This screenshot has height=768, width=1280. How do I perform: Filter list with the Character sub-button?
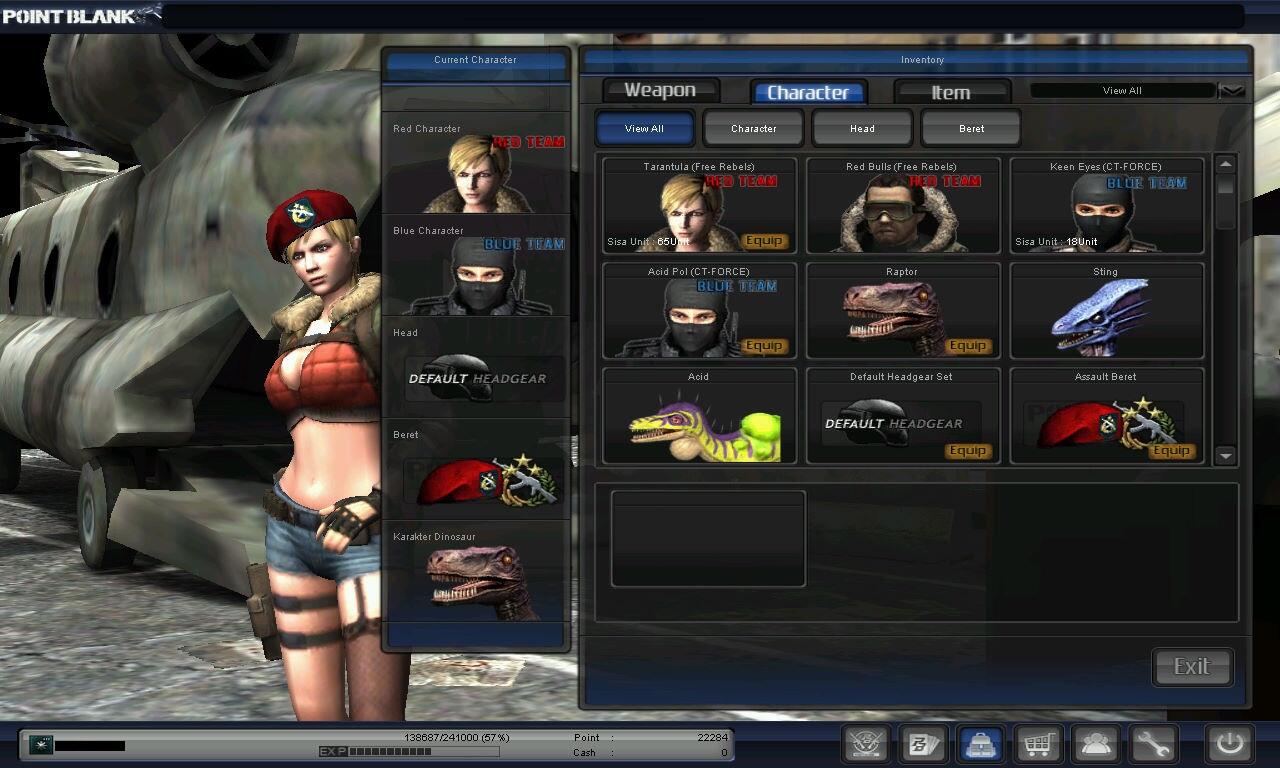click(x=753, y=128)
